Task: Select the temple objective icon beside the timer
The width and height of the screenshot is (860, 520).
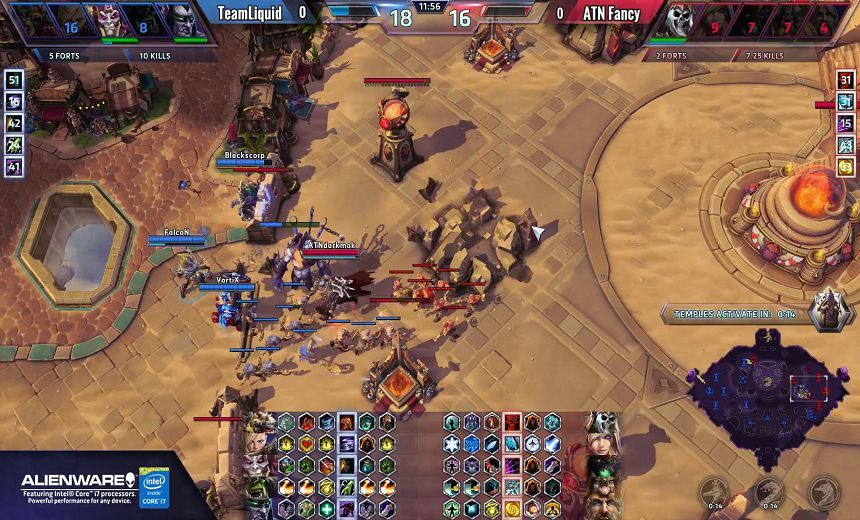Action: tap(827, 311)
